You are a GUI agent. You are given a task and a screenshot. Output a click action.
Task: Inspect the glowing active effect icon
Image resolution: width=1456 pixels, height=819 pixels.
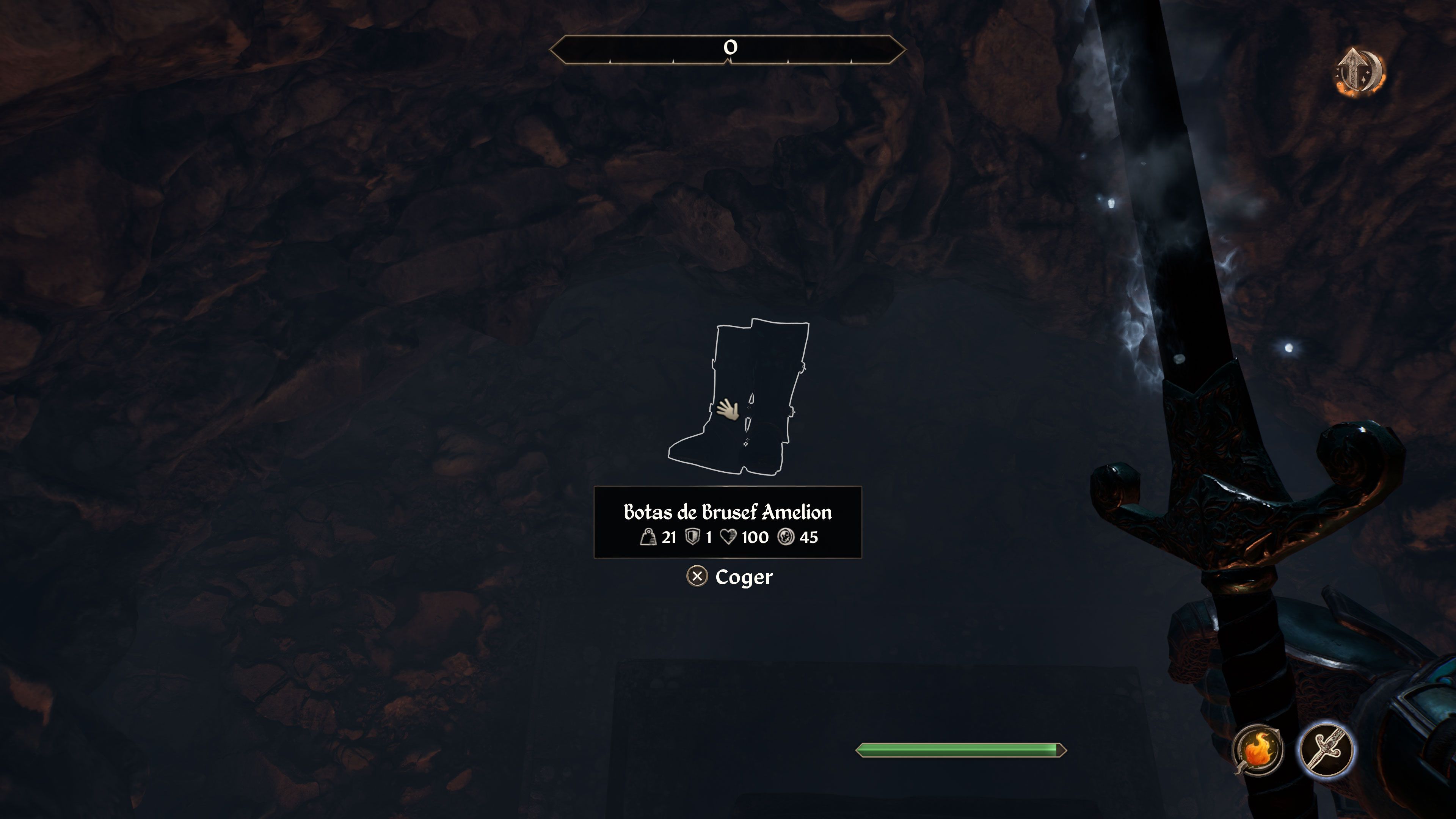click(x=1360, y=72)
